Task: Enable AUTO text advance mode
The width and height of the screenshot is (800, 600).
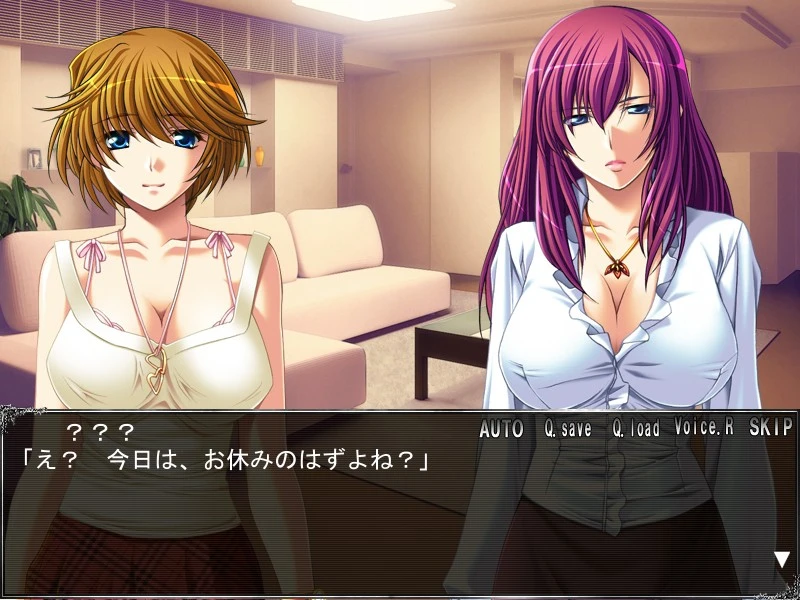Action: point(501,429)
